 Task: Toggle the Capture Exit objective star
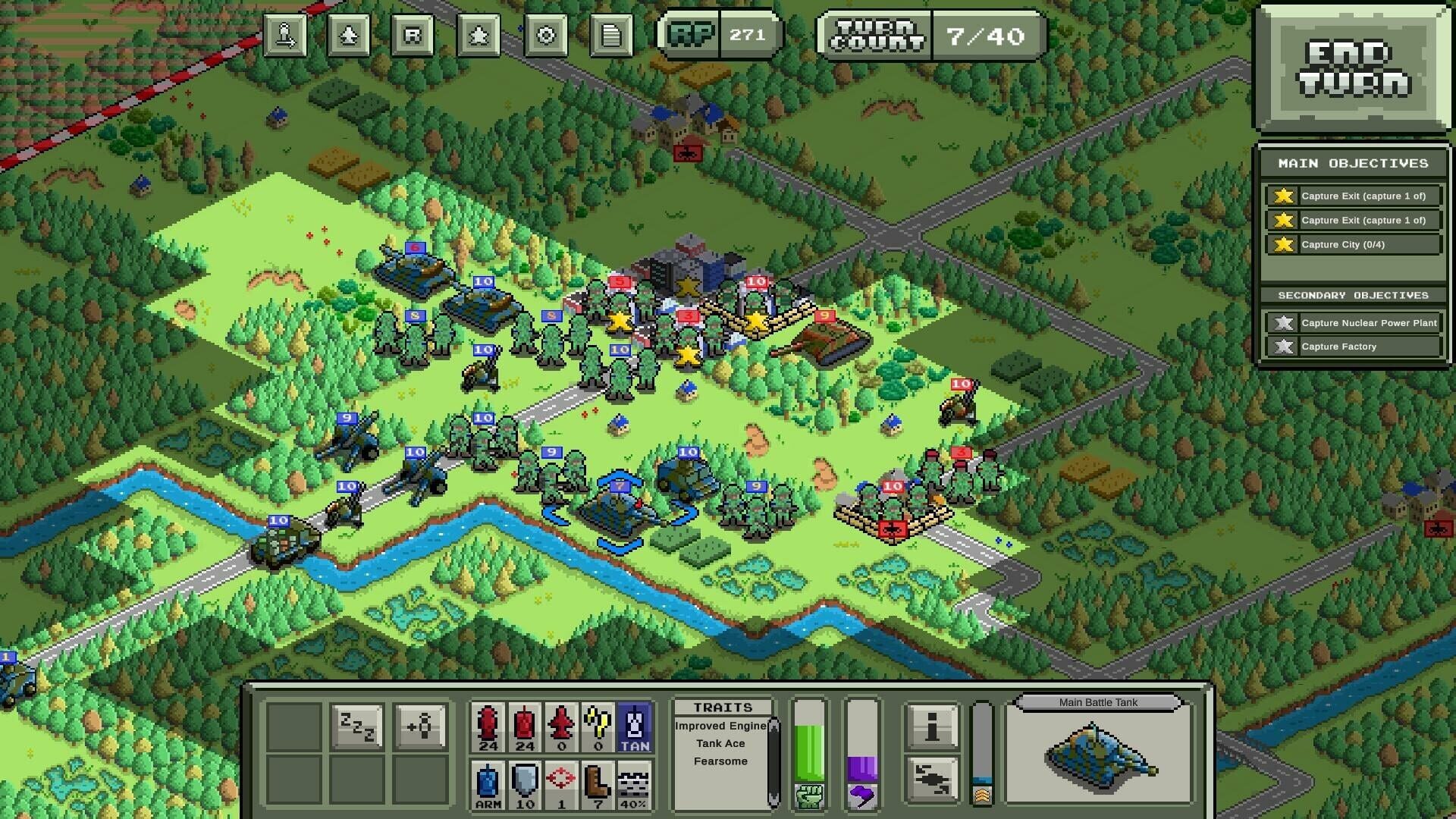coord(1282,196)
